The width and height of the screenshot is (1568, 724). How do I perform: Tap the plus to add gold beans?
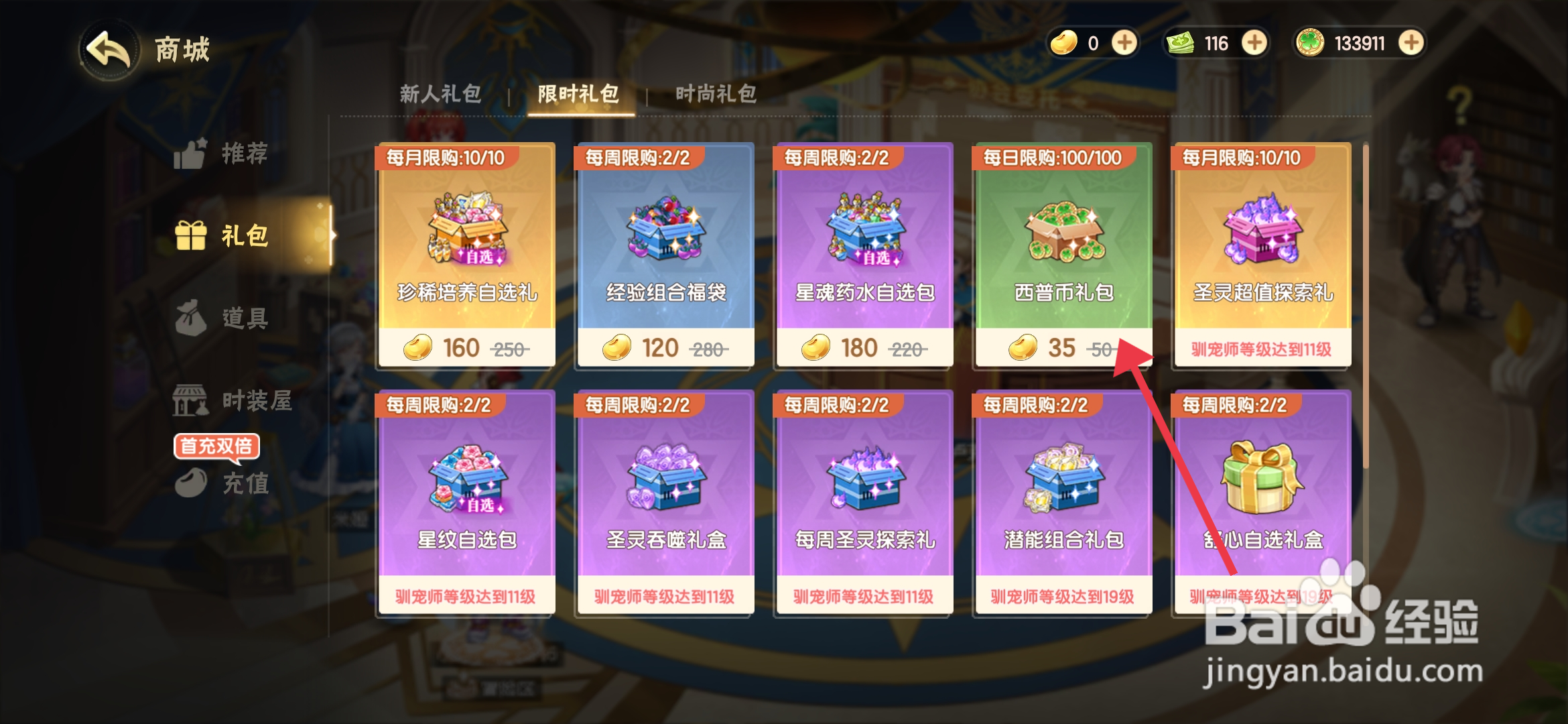(x=1124, y=42)
